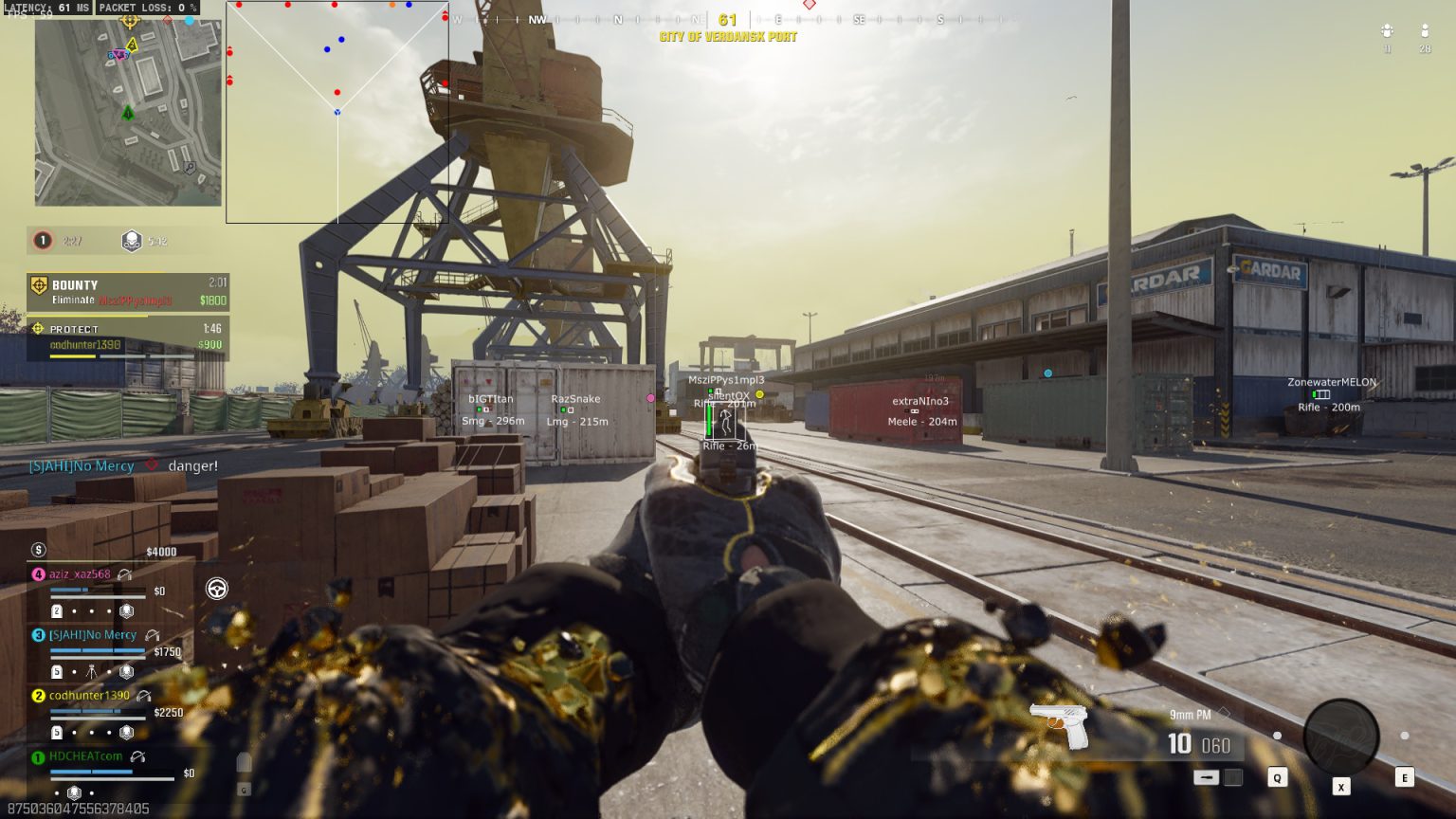Click the Bounty crosshair target icon
1456x819 pixels.
pyautogui.click(x=38, y=285)
